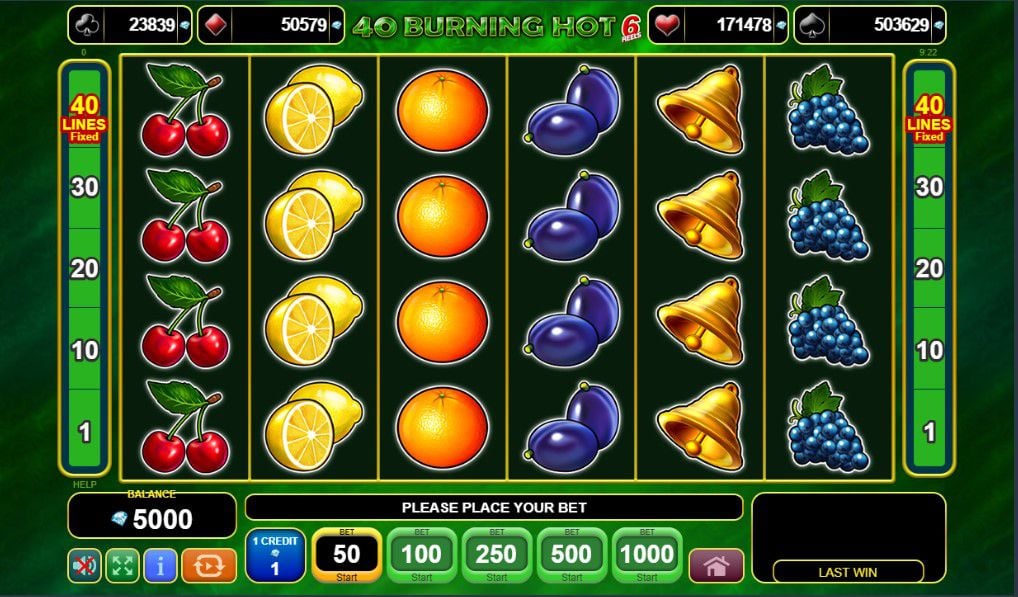1018x597 pixels.
Task: Switch to fullscreen with the arrows icon
Action: tap(122, 566)
